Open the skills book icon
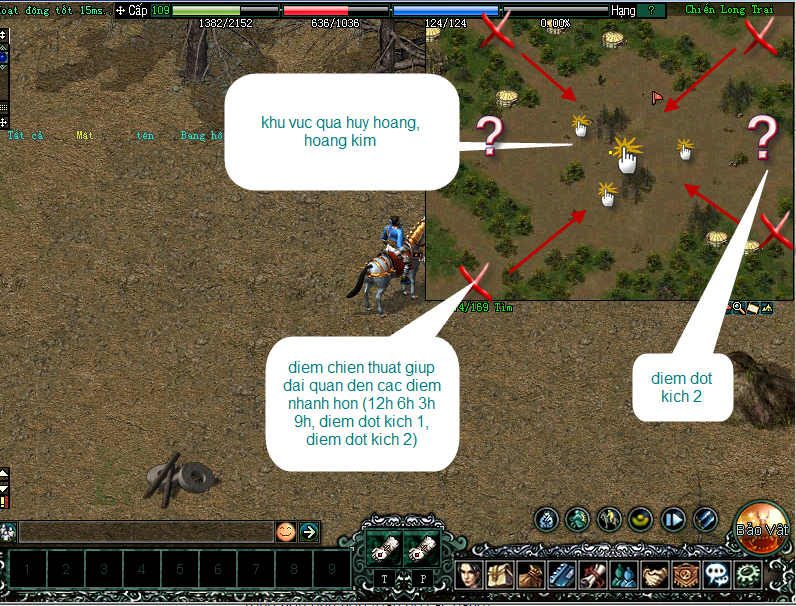 pos(561,575)
